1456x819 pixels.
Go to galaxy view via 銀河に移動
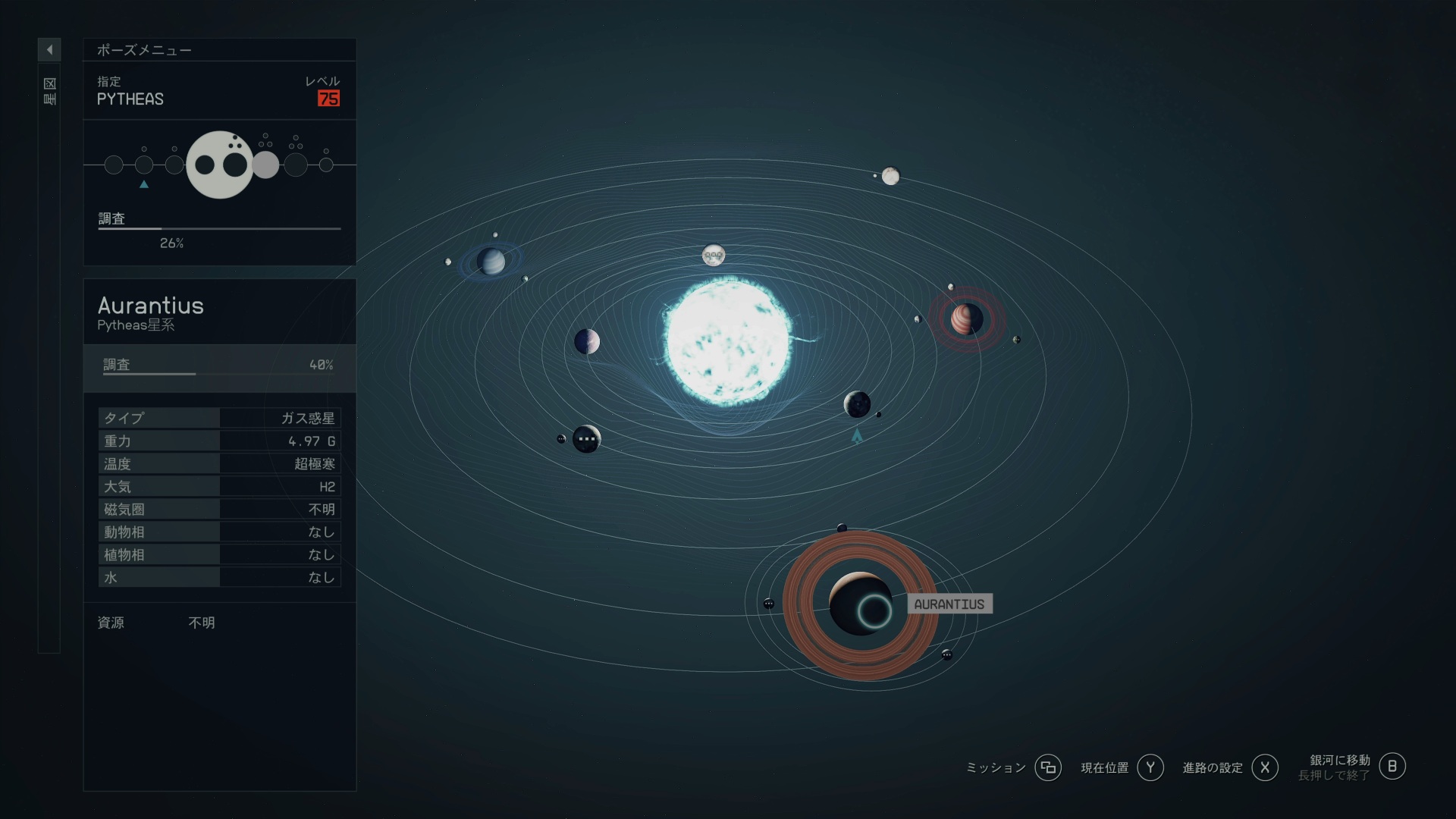(x=1392, y=767)
